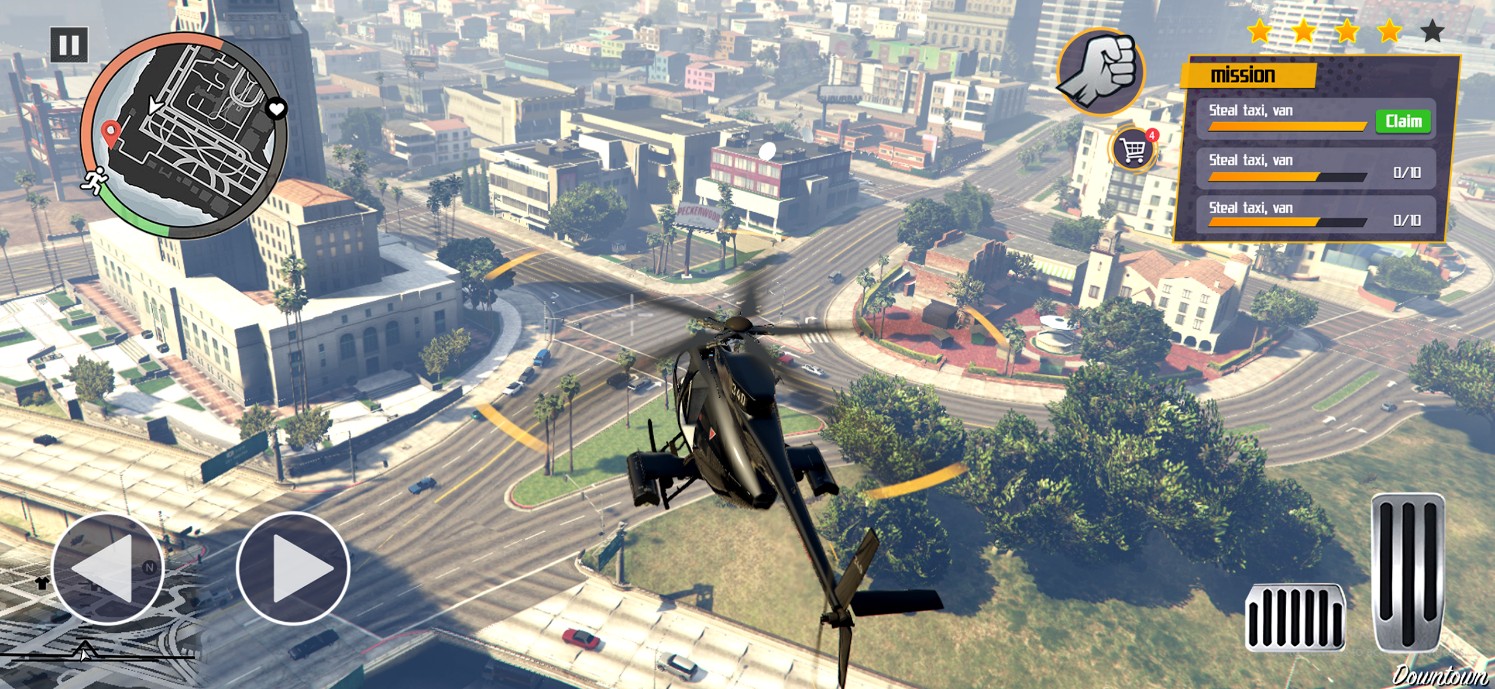Tap the fist punch attack icon
1495x689 pixels.
pyautogui.click(x=1100, y=70)
